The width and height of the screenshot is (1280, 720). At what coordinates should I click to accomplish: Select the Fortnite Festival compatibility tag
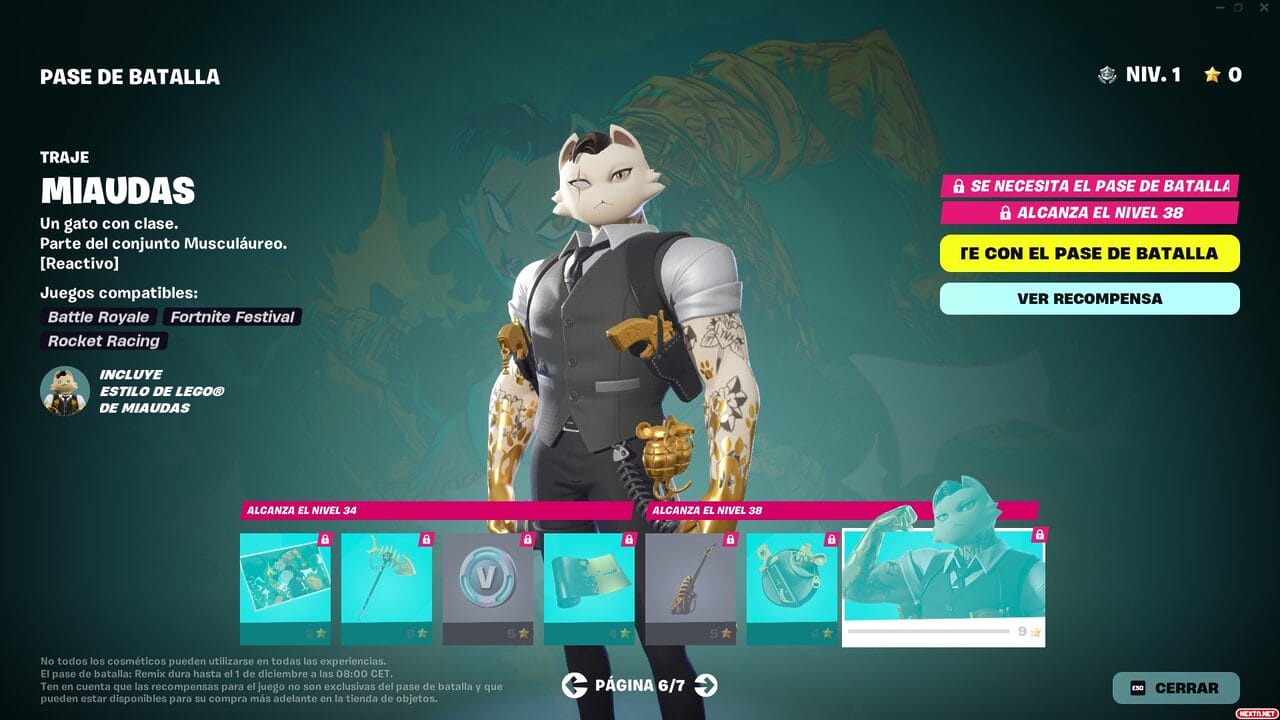(232, 317)
